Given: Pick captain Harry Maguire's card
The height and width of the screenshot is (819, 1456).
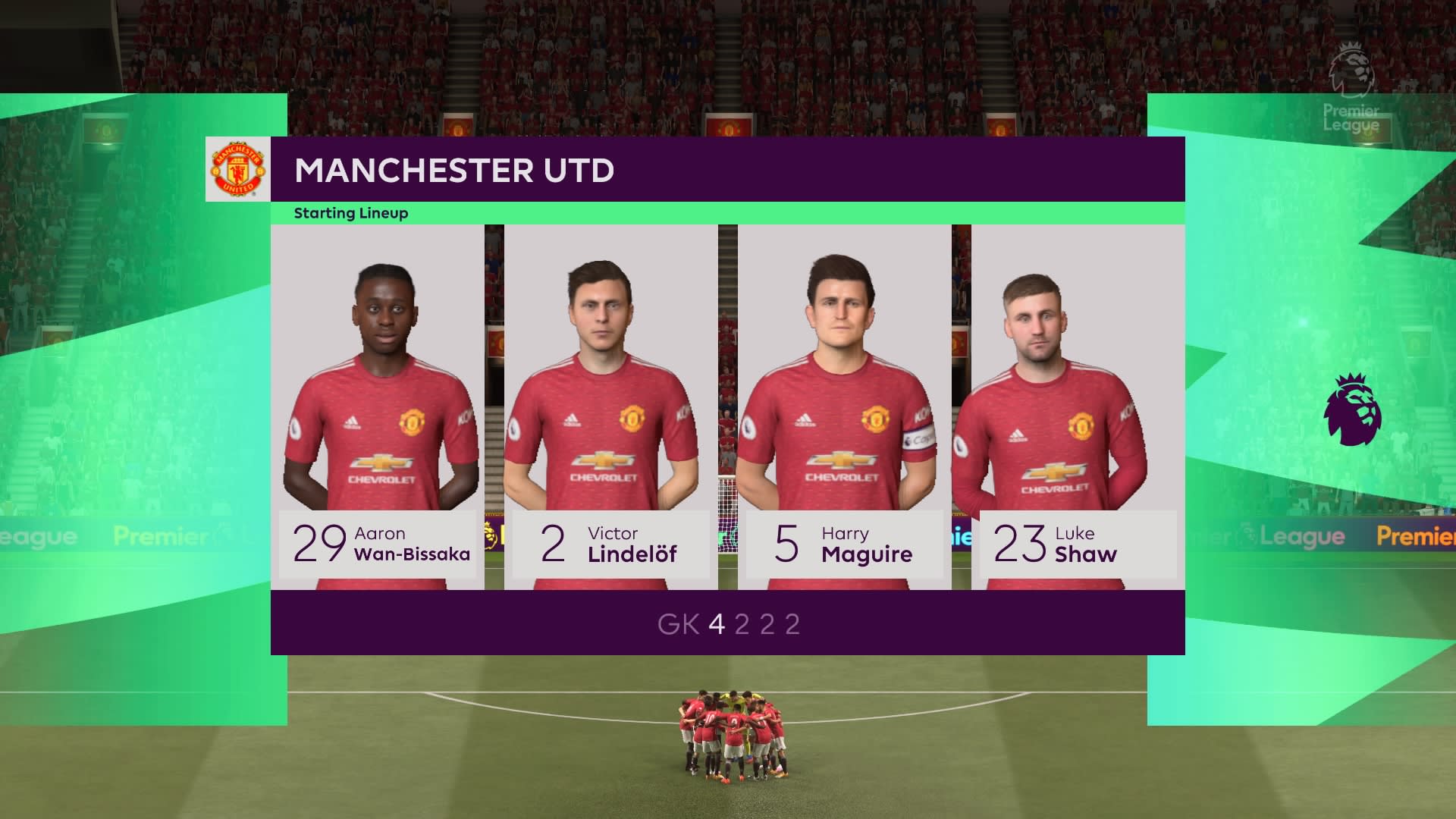Looking at the screenshot, I should [844, 407].
